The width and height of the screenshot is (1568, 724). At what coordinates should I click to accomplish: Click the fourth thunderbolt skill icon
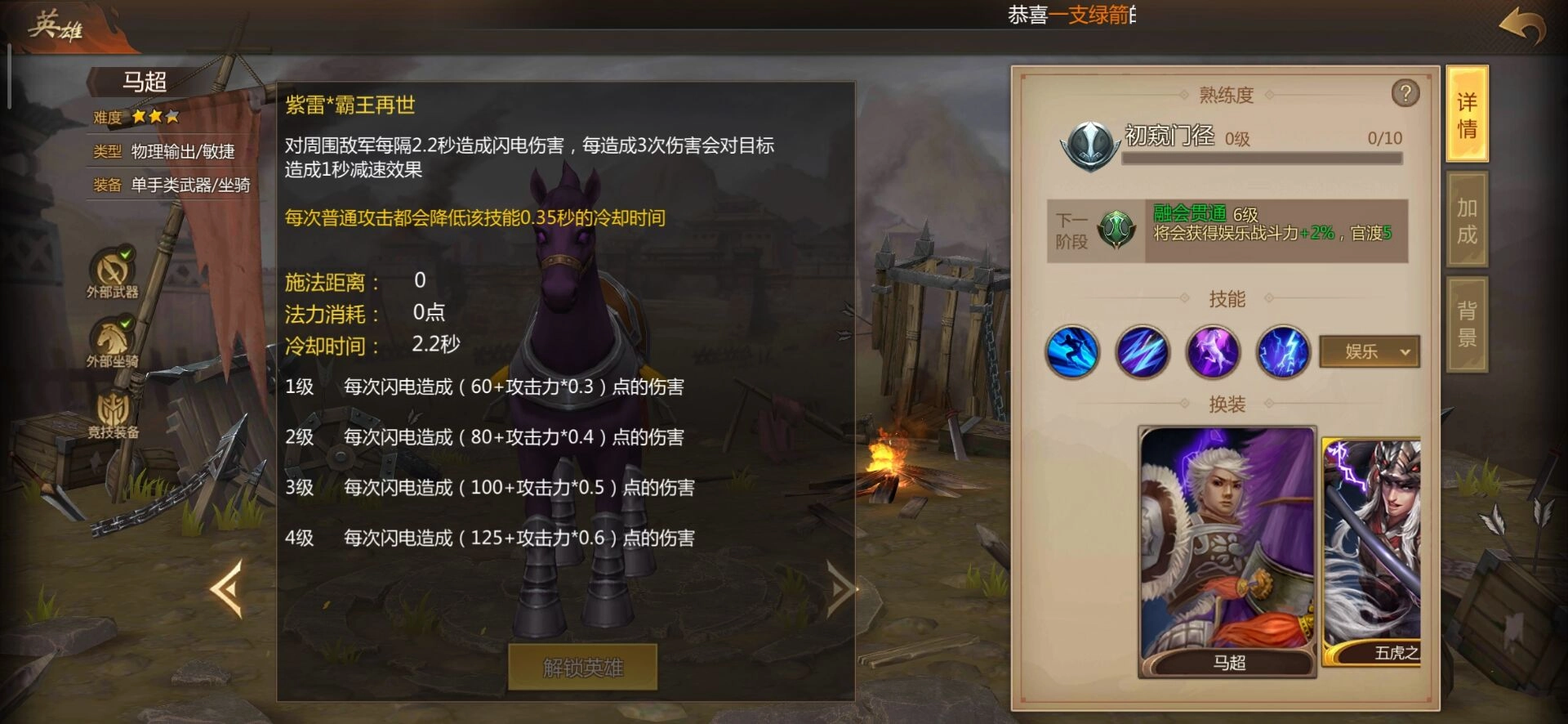[x=1283, y=351]
